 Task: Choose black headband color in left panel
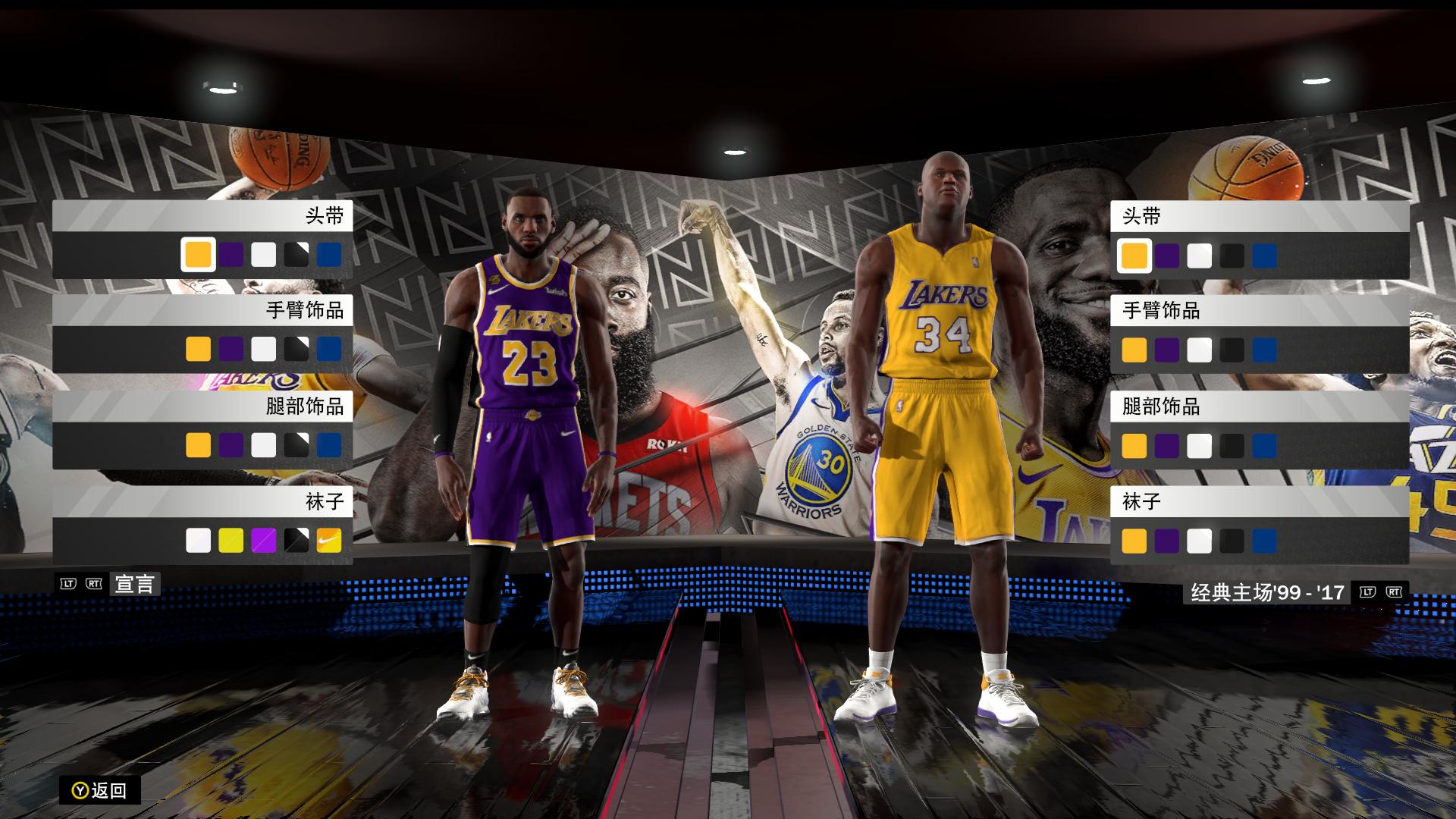[x=297, y=254]
